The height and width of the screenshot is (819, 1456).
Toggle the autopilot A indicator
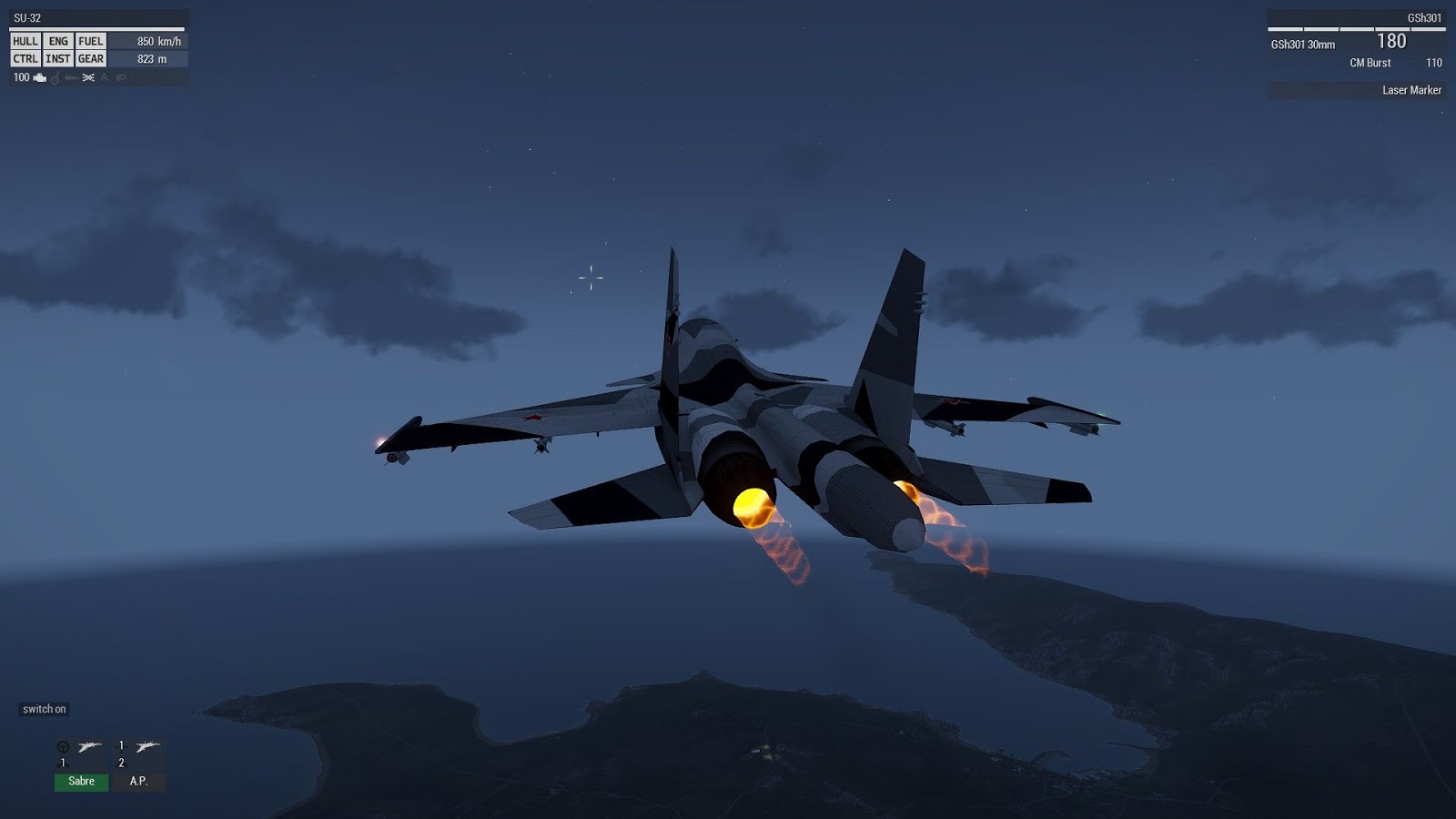(105, 78)
